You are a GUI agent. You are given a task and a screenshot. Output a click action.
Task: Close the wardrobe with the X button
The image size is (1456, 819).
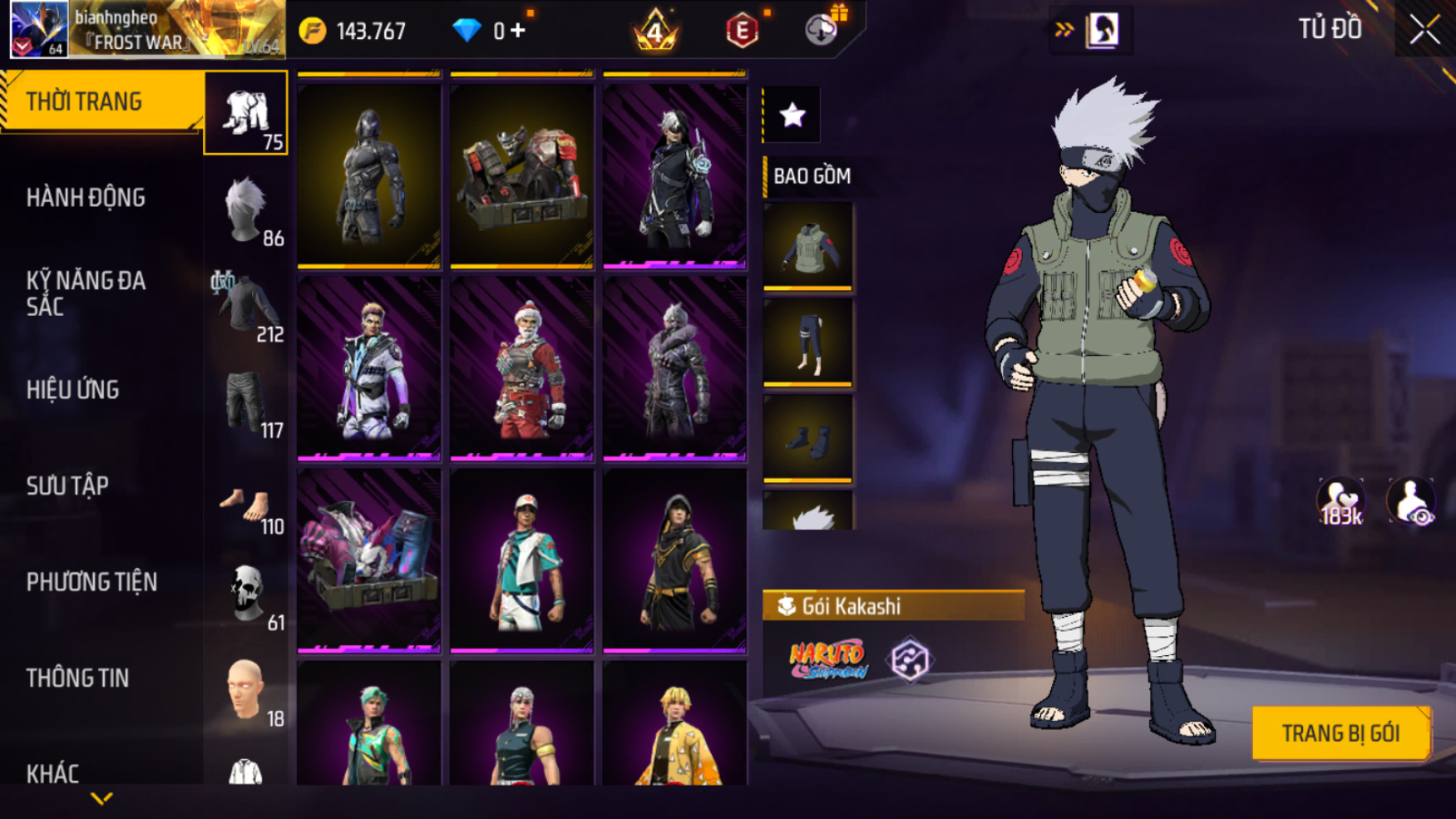coord(1424,30)
